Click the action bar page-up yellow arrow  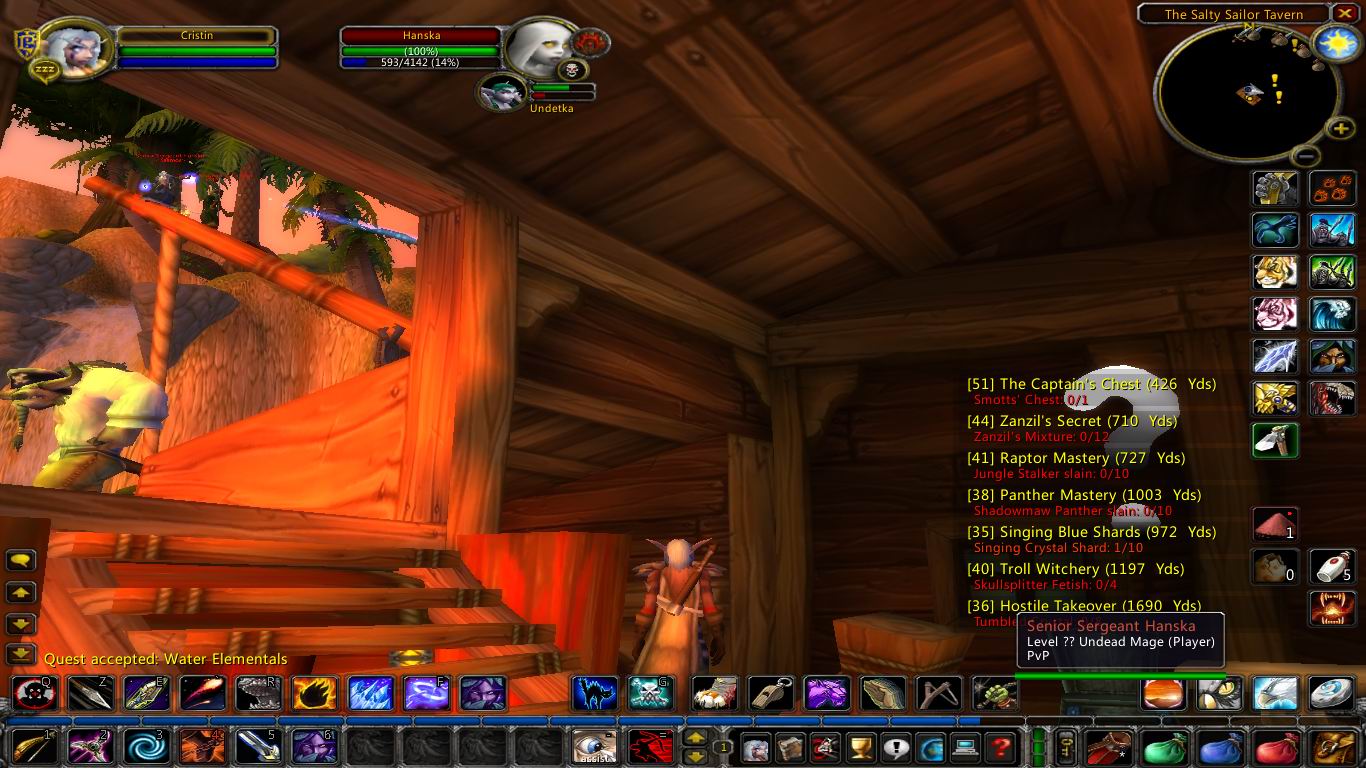point(694,737)
